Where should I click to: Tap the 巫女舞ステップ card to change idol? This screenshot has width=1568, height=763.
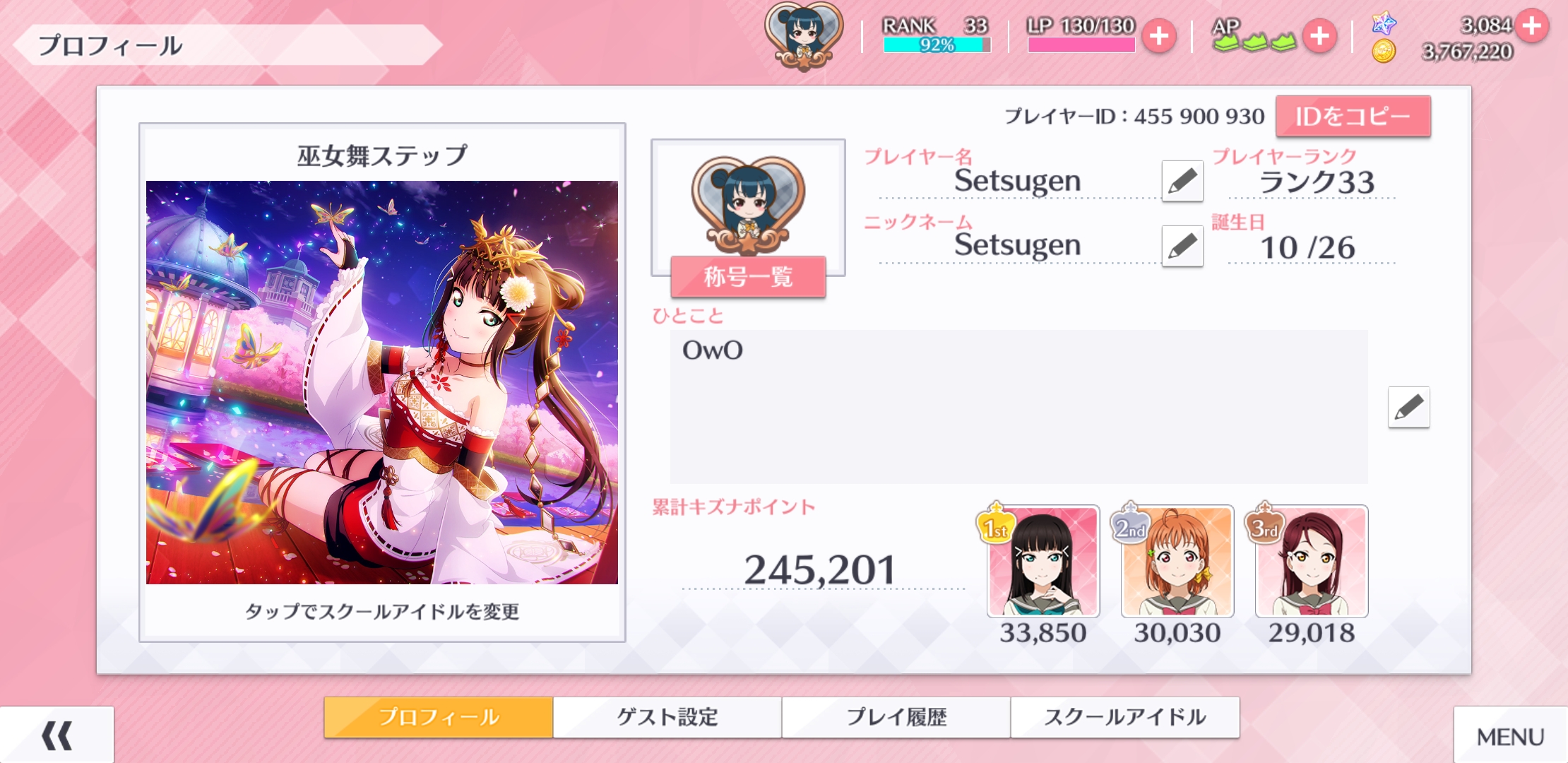381,382
